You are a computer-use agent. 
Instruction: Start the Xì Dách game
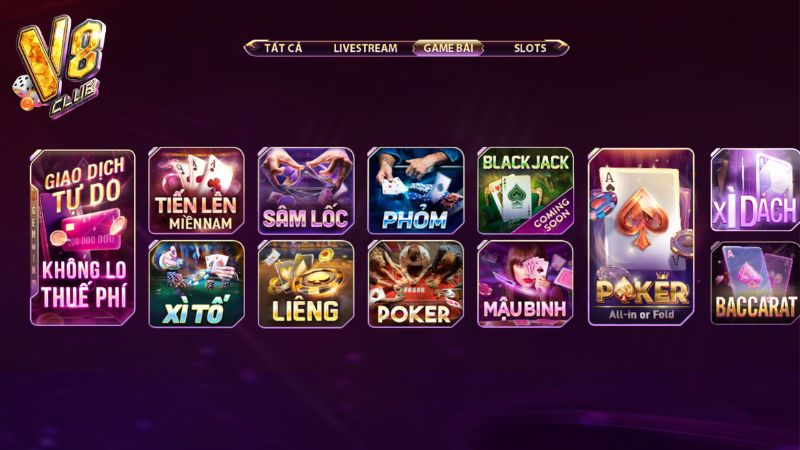click(x=756, y=191)
